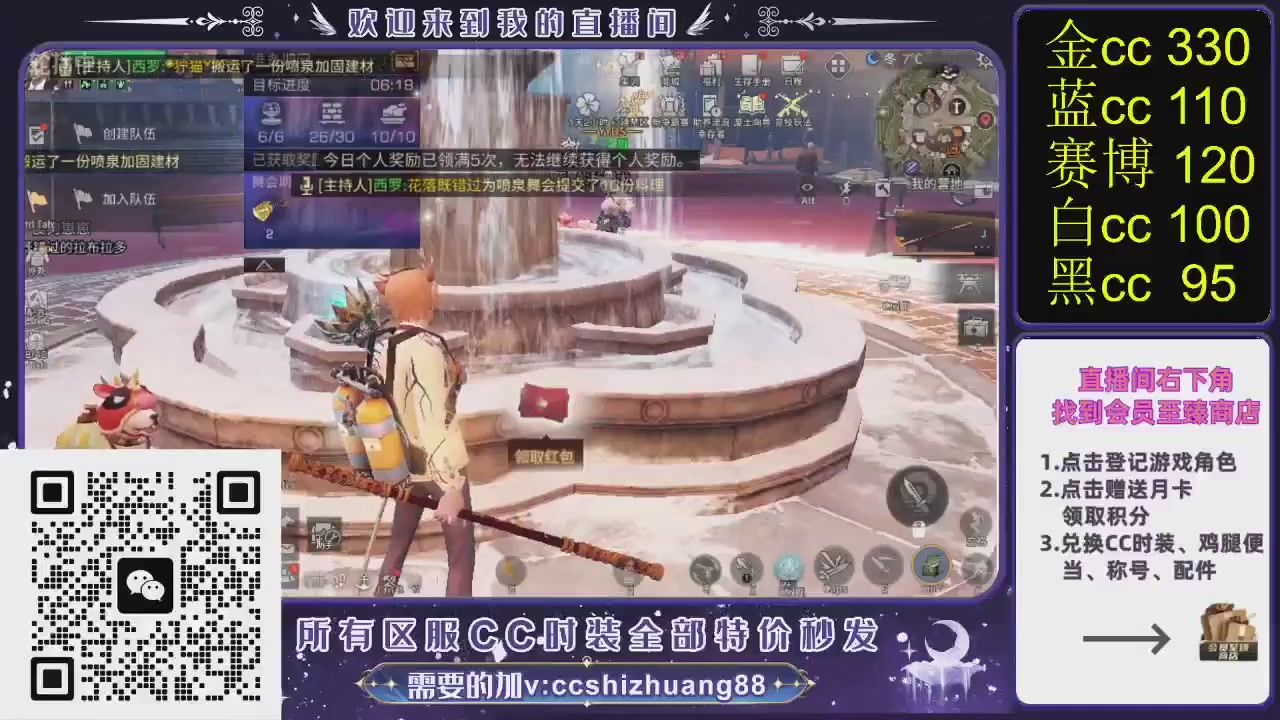This screenshot has width=1280, height=720.
Task: Collapse the panel with the chevron arrow
Action: 263,265
